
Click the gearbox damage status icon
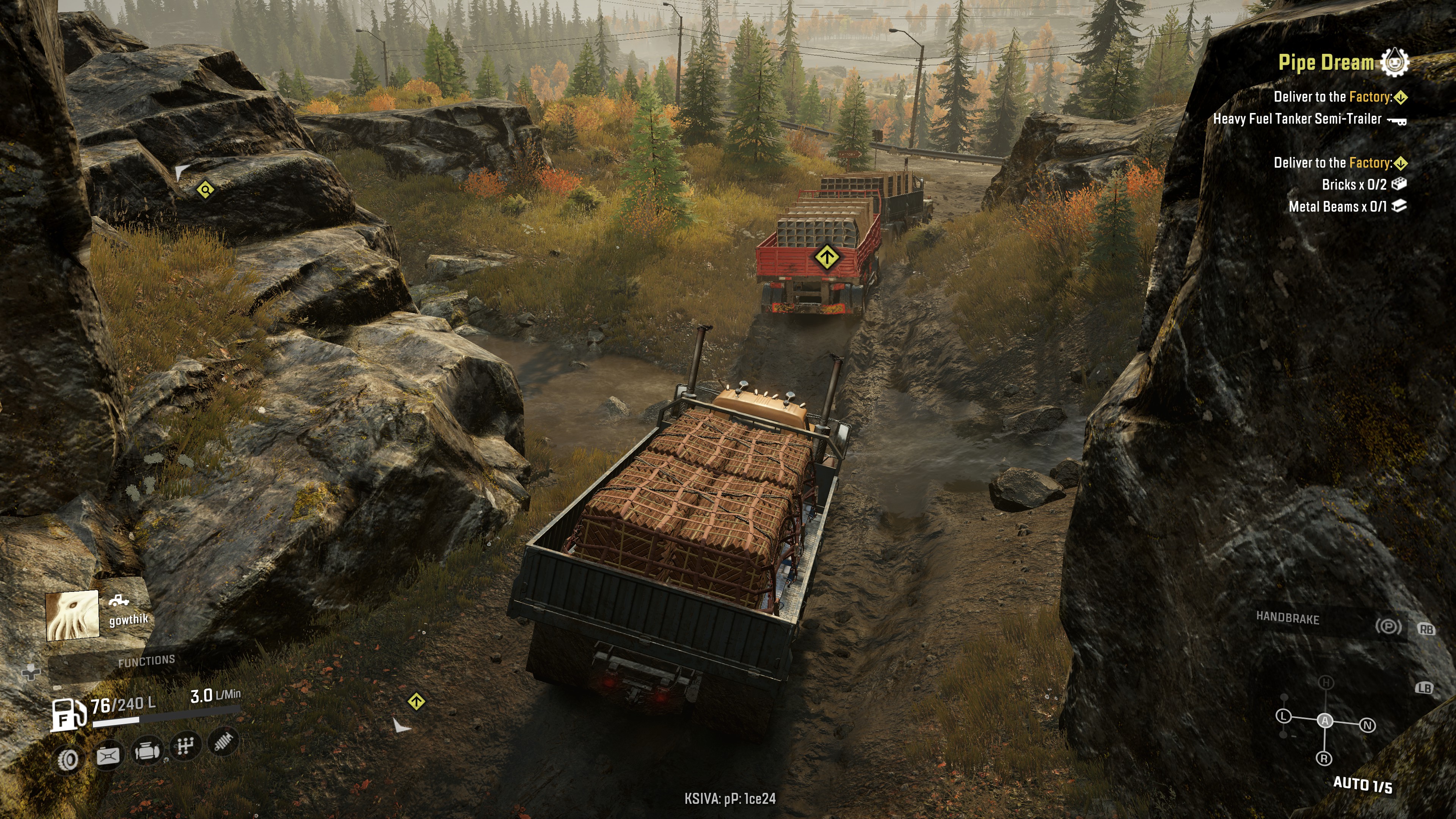pyautogui.click(x=185, y=747)
